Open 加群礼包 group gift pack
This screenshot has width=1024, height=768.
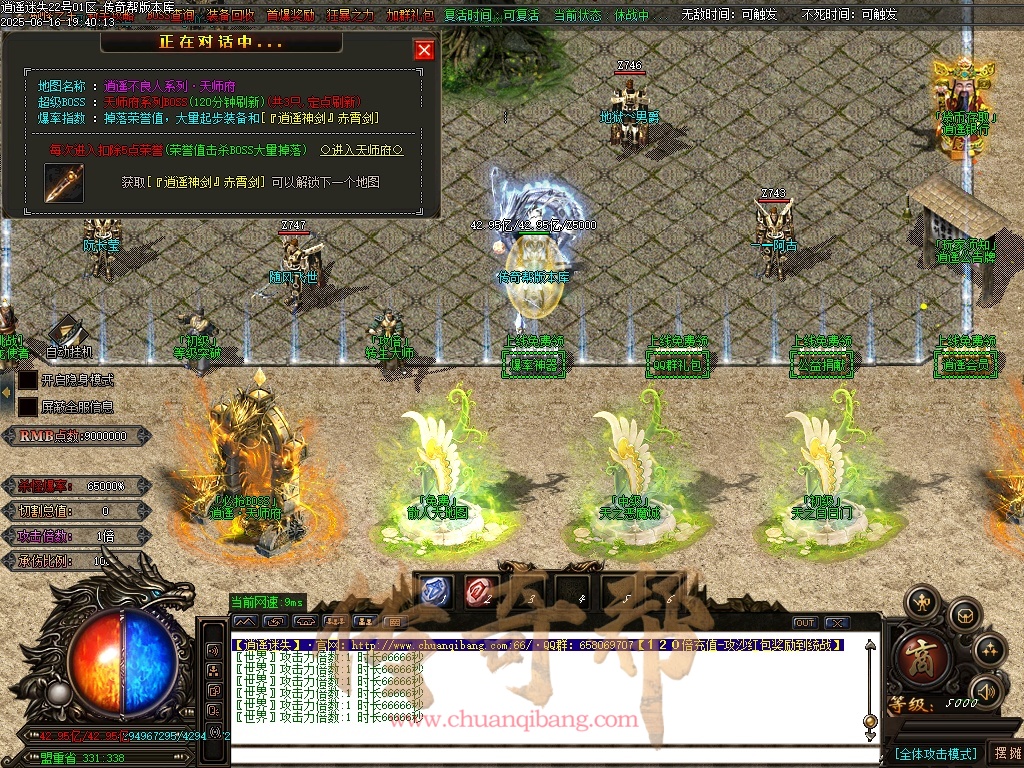410,16
